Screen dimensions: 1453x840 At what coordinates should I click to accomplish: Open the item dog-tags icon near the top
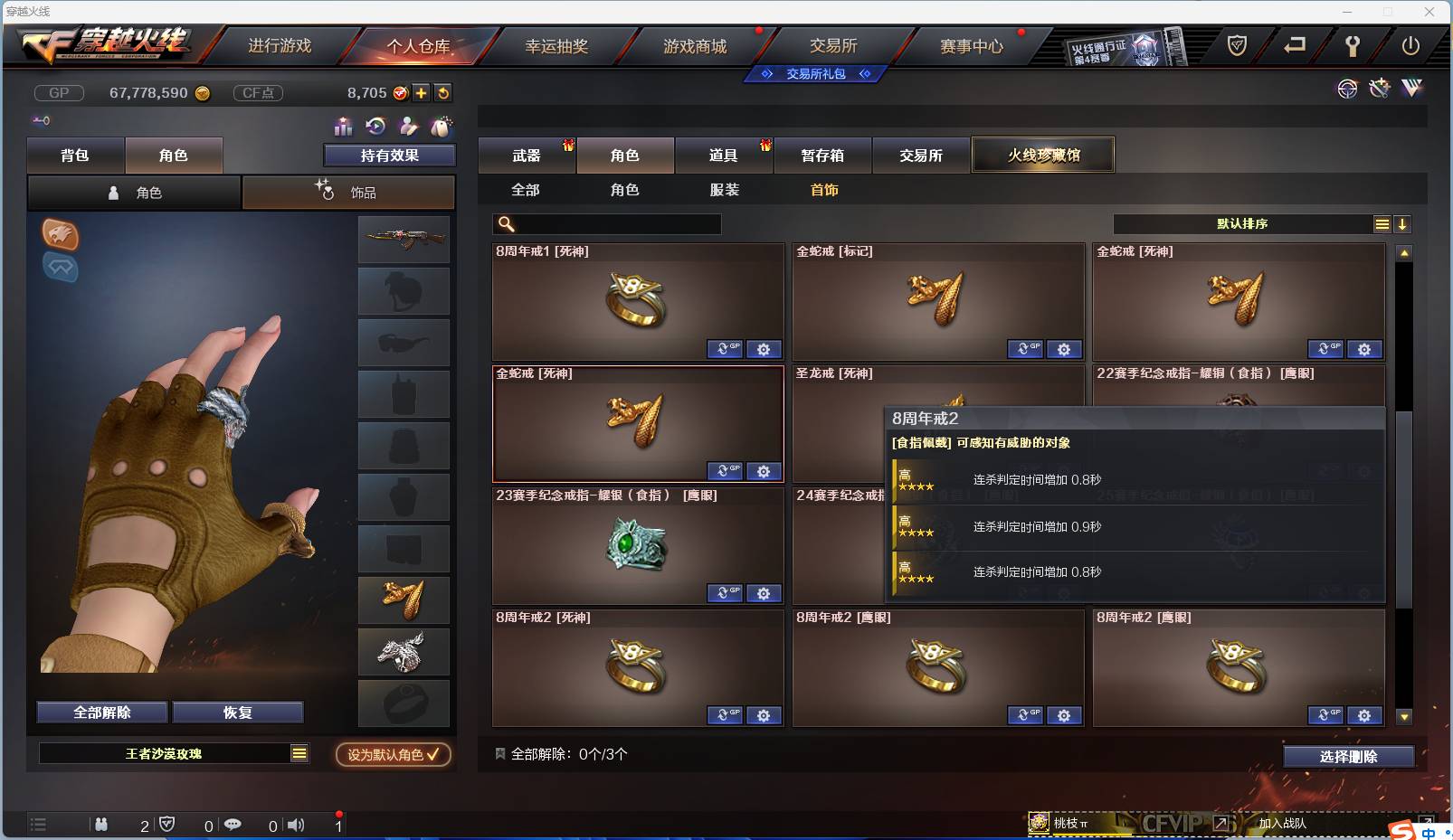click(x=442, y=126)
